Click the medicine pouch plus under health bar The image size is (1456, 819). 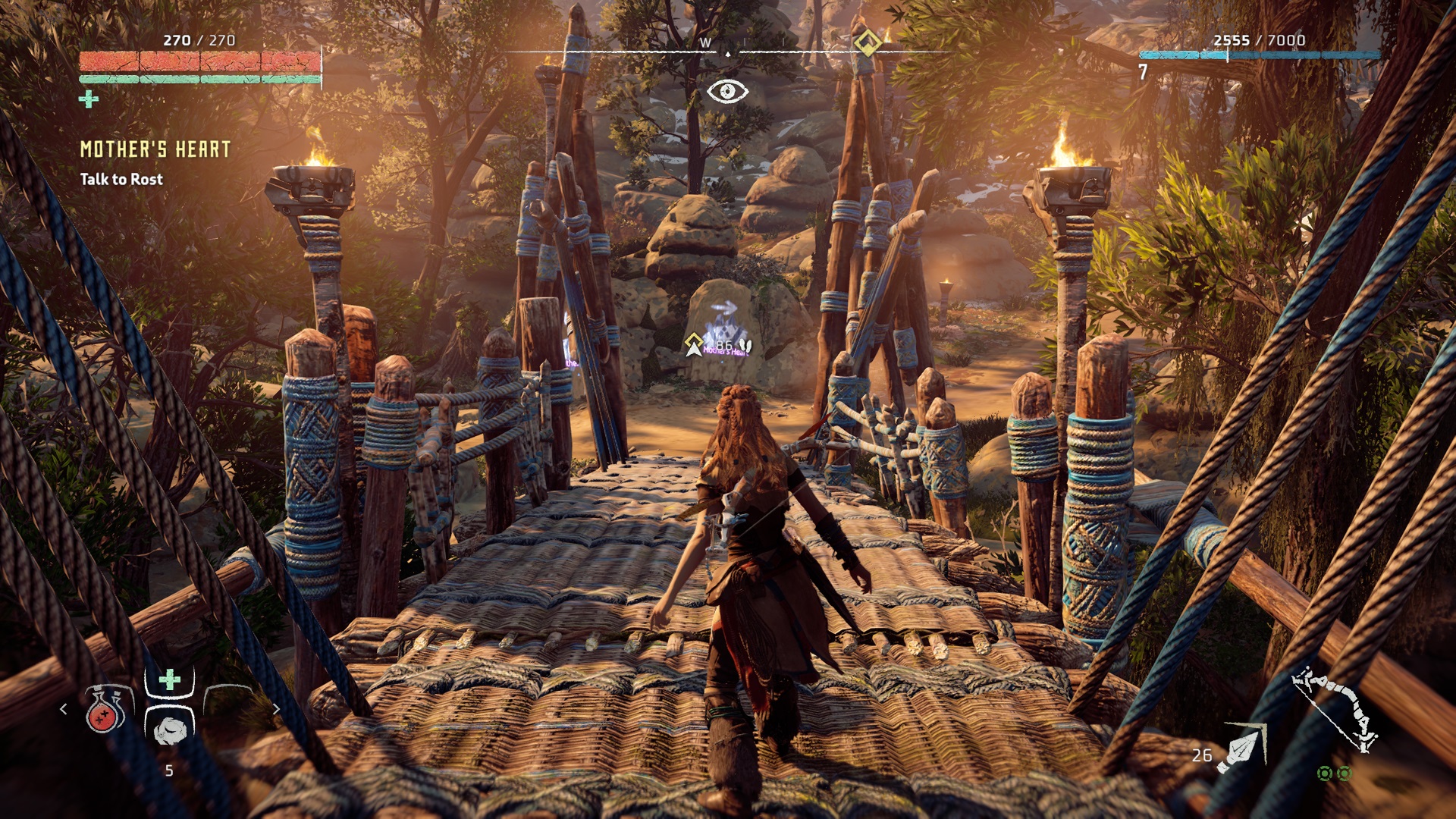[89, 99]
